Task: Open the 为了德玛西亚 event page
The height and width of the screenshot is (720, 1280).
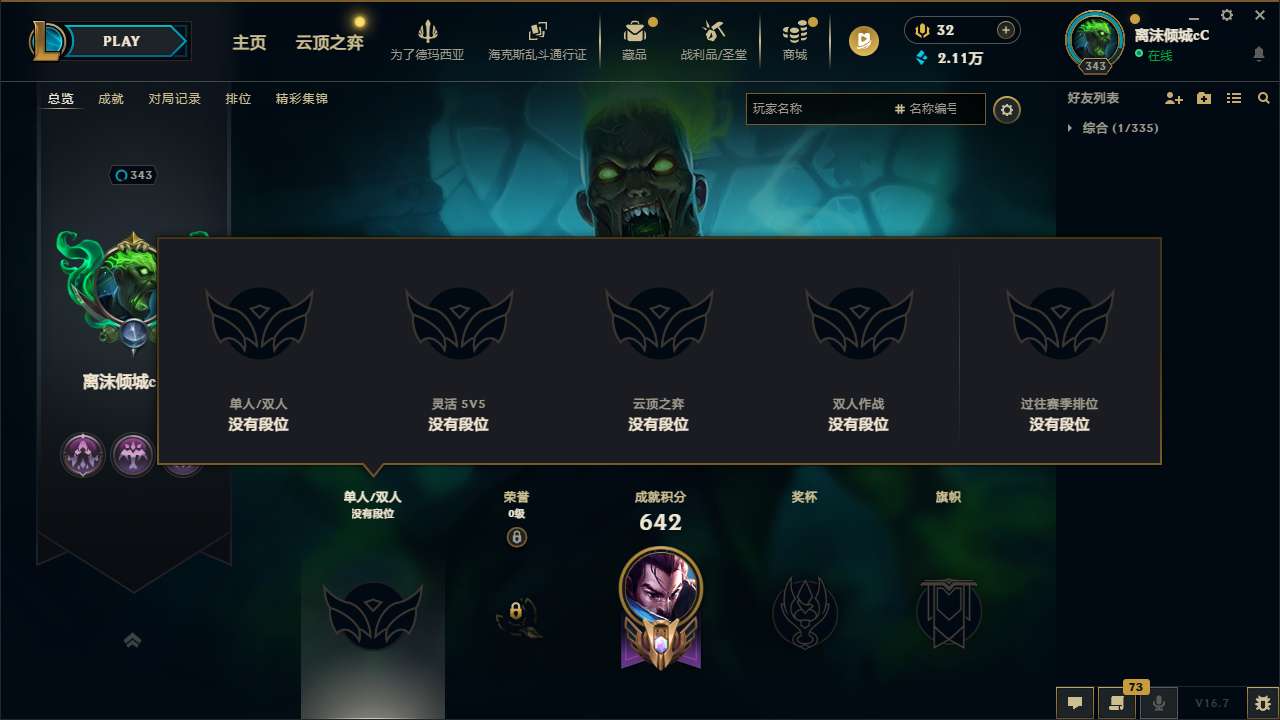Action: [x=427, y=40]
